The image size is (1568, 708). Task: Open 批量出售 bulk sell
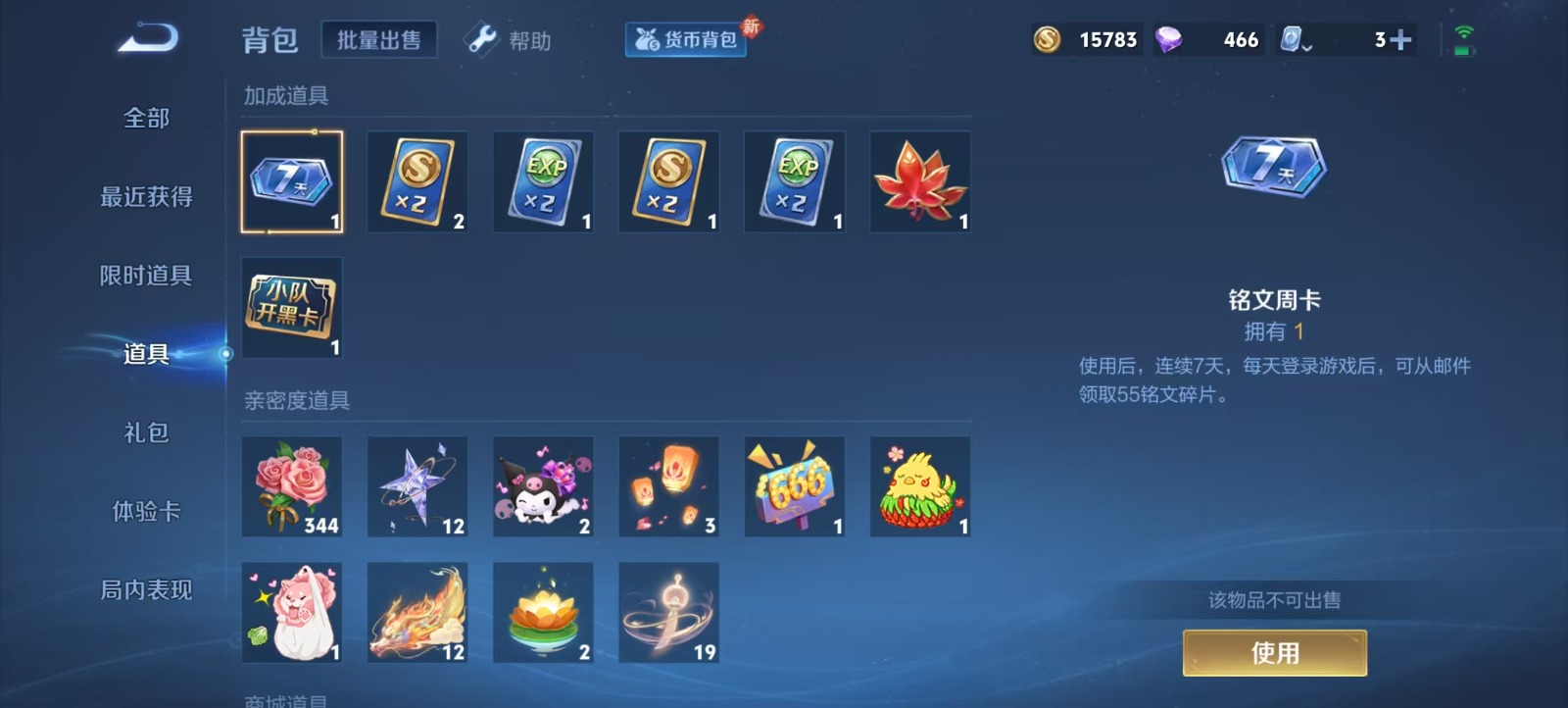[379, 40]
